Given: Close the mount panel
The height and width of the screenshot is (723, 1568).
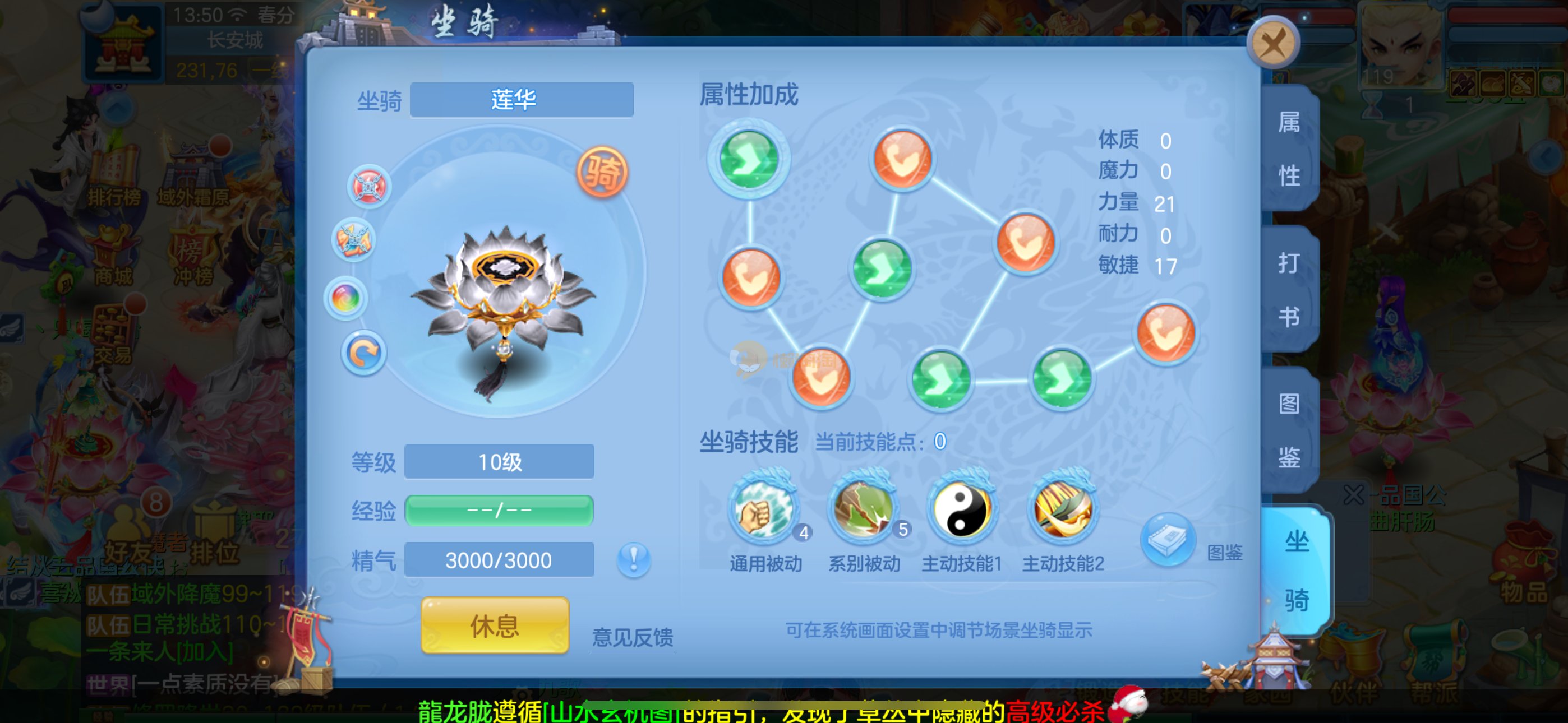Looking at the screenshot, I should click(x=1273, y=43).
